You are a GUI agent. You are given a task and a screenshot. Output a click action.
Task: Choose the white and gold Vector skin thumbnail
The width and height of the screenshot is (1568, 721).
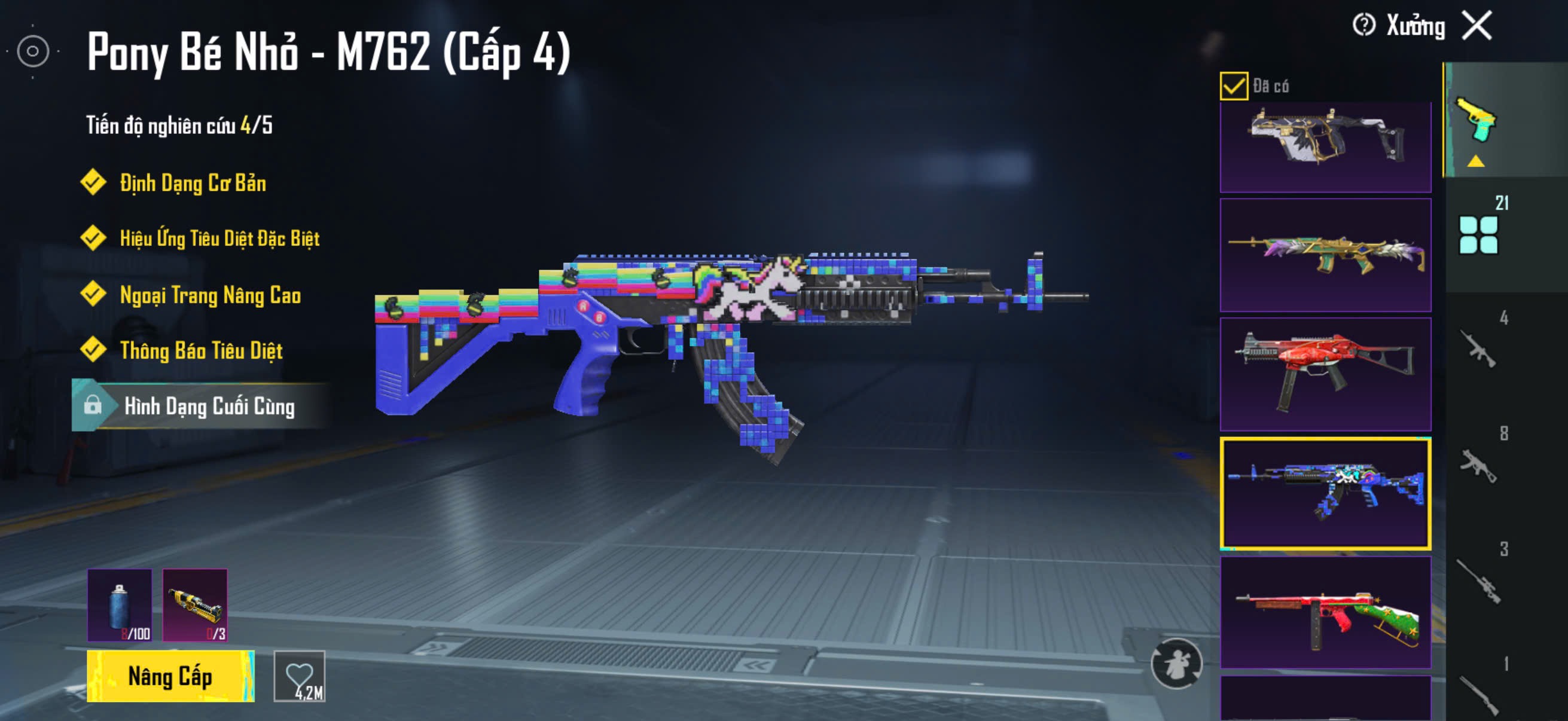tap(1325, 145)
